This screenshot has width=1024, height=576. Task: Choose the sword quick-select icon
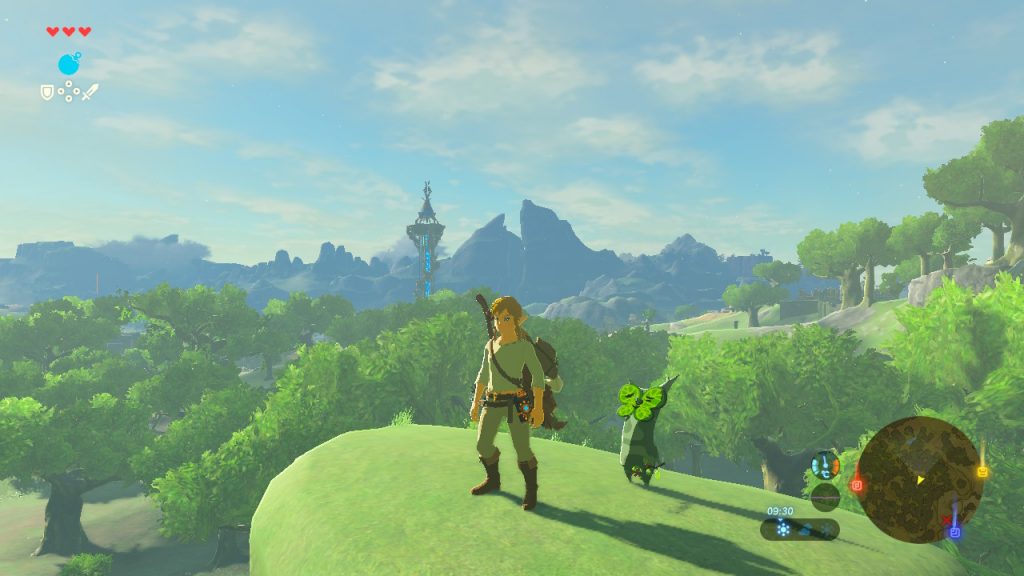pyautogui.click(x=91, y=92)
